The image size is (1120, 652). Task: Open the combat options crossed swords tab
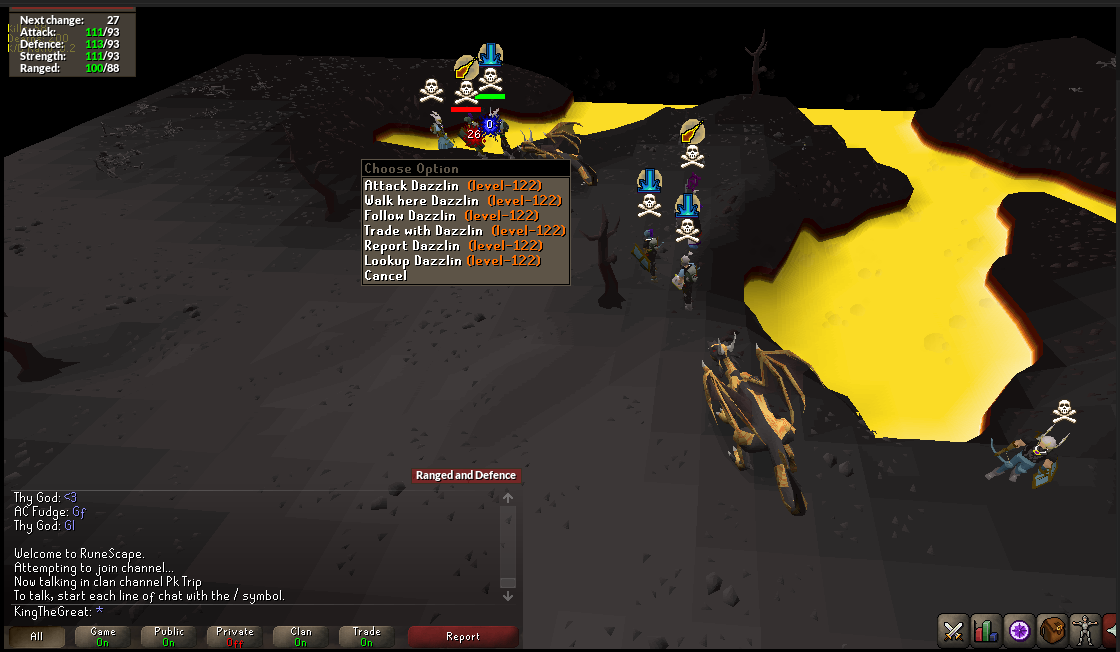click(953, 631)
